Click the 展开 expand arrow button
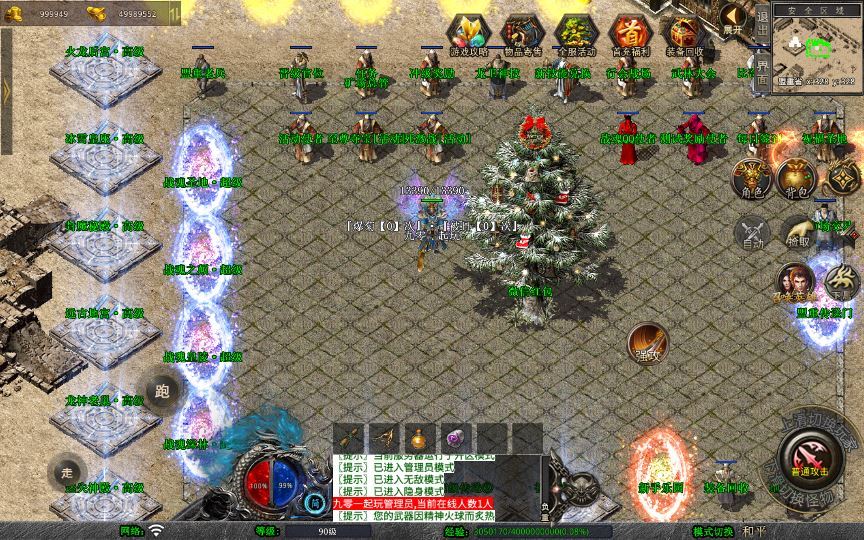Image resolution: width=864 pixels, height=540 pixels. (734, 17)
